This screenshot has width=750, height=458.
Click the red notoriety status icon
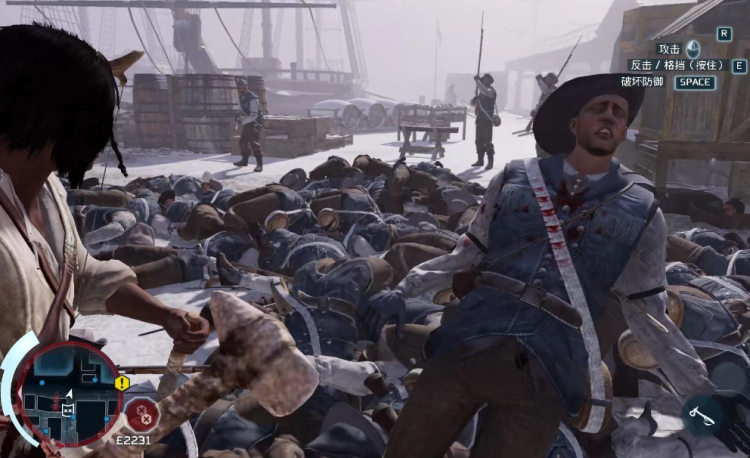click(x=142, y=412)
